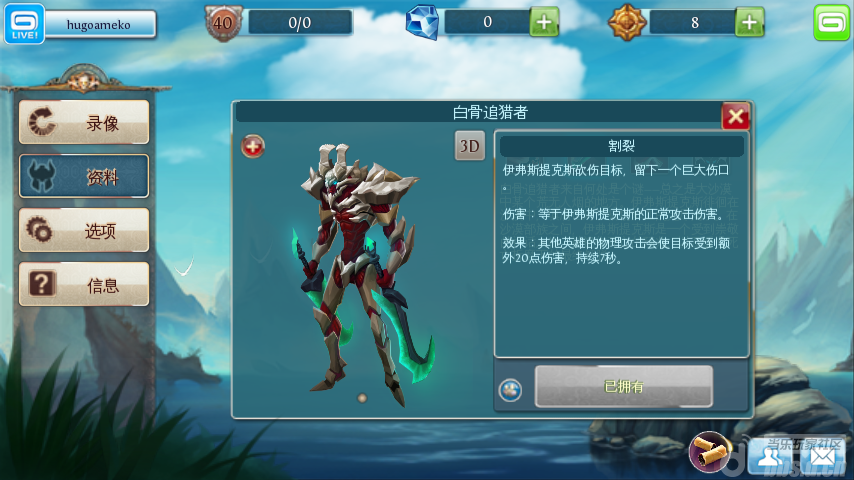Open the 选项 options menu
Screen dimensions: 854x480
click(x=84, y=231)
